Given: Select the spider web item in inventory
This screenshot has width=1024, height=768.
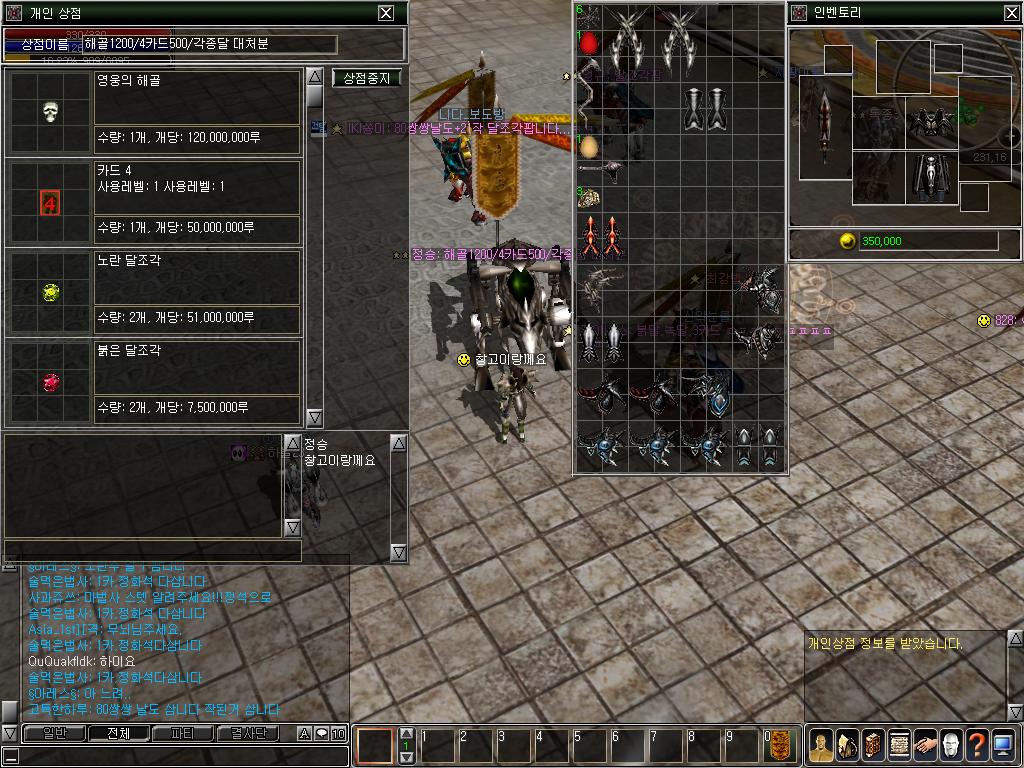Looking at the screenshot, I should pos(590,17).
